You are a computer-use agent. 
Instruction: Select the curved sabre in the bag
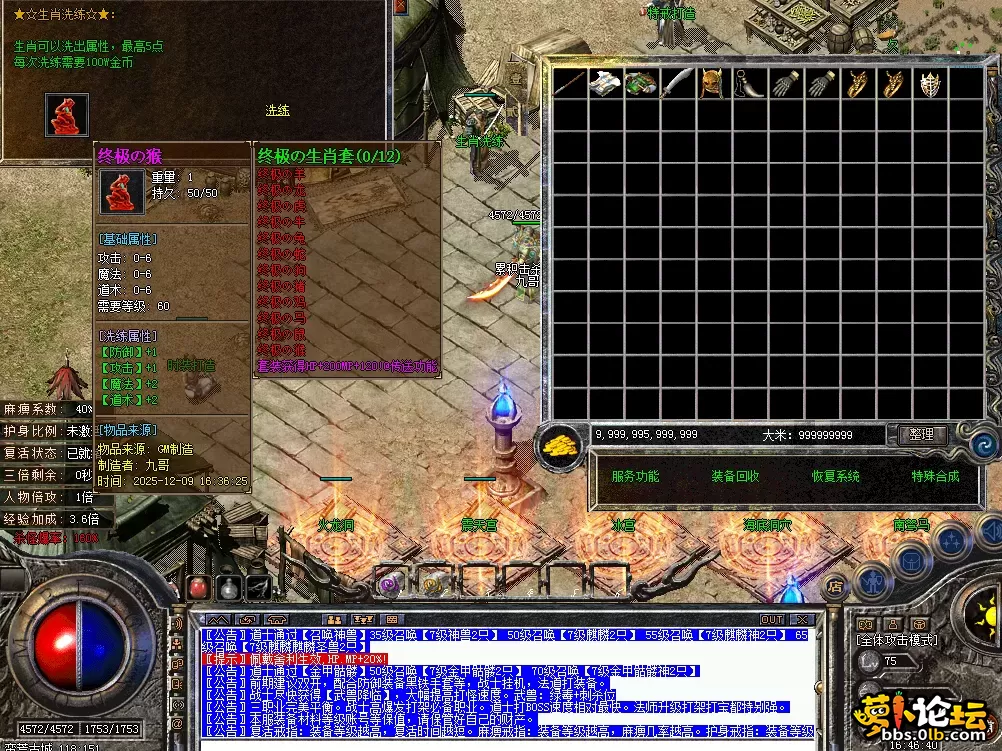coord(676,84)
